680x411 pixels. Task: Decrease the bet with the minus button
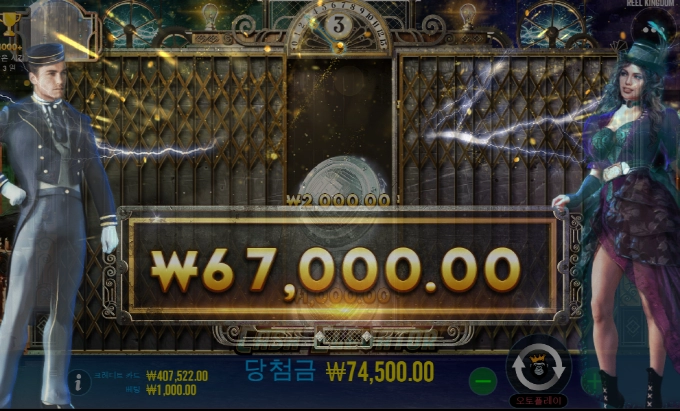[483, 381]
